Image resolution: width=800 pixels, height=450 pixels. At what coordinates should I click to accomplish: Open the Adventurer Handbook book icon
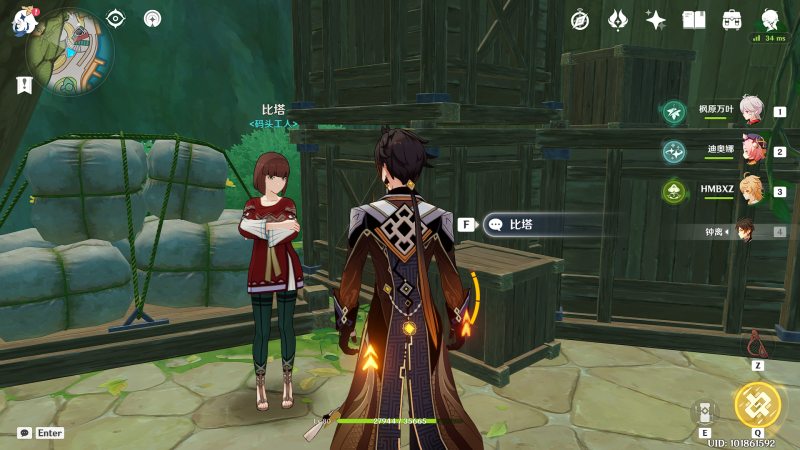coord(694,20)
